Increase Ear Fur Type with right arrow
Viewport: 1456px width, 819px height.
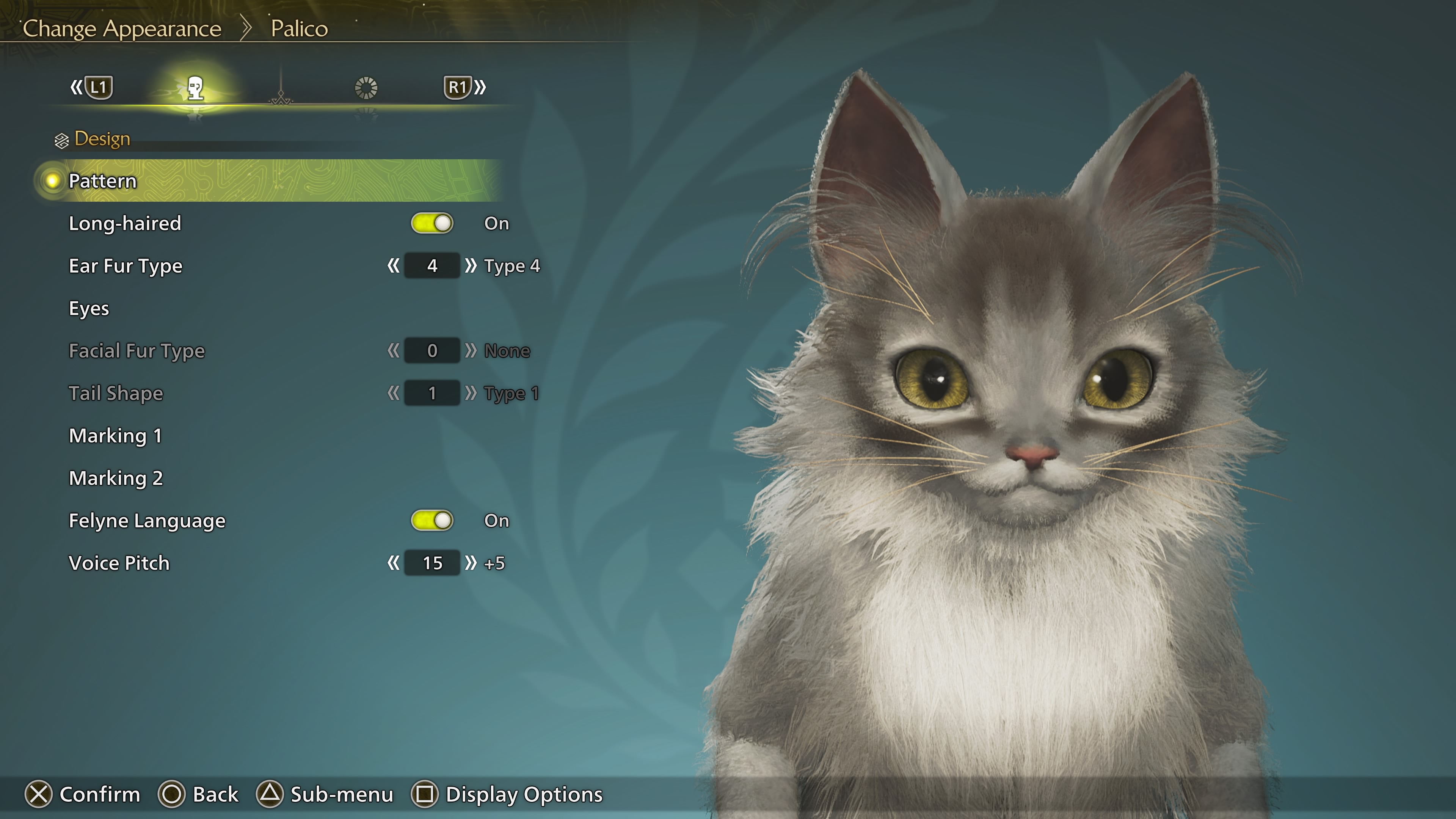470,266
